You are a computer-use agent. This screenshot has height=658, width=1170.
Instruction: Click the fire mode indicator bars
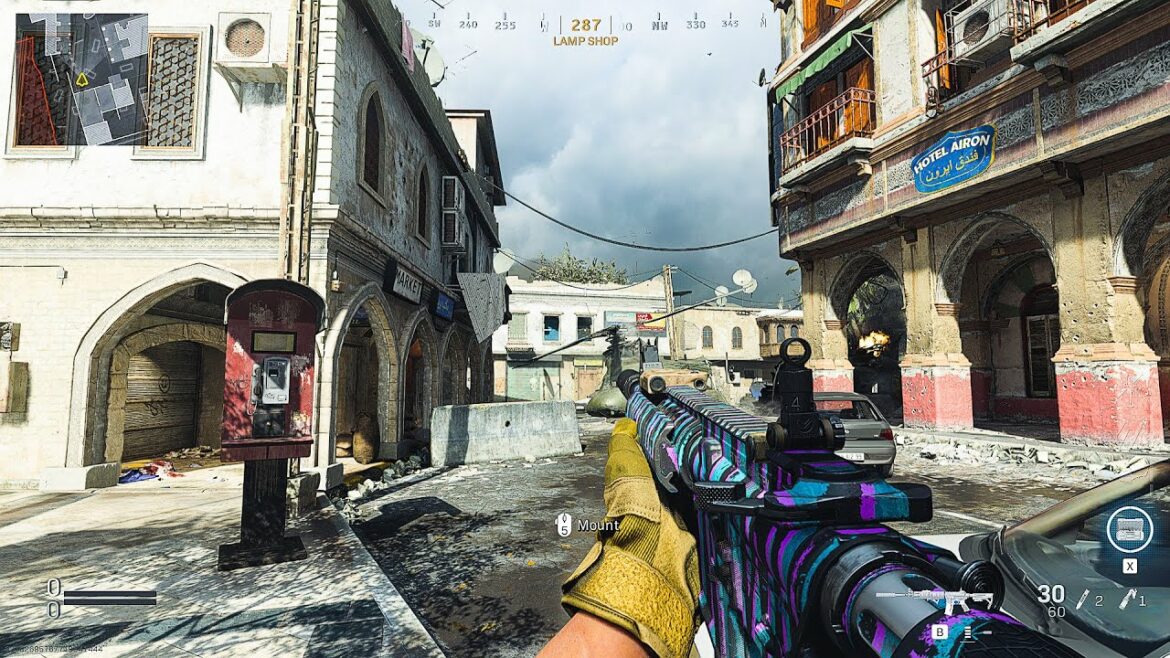tap(968, 632)
